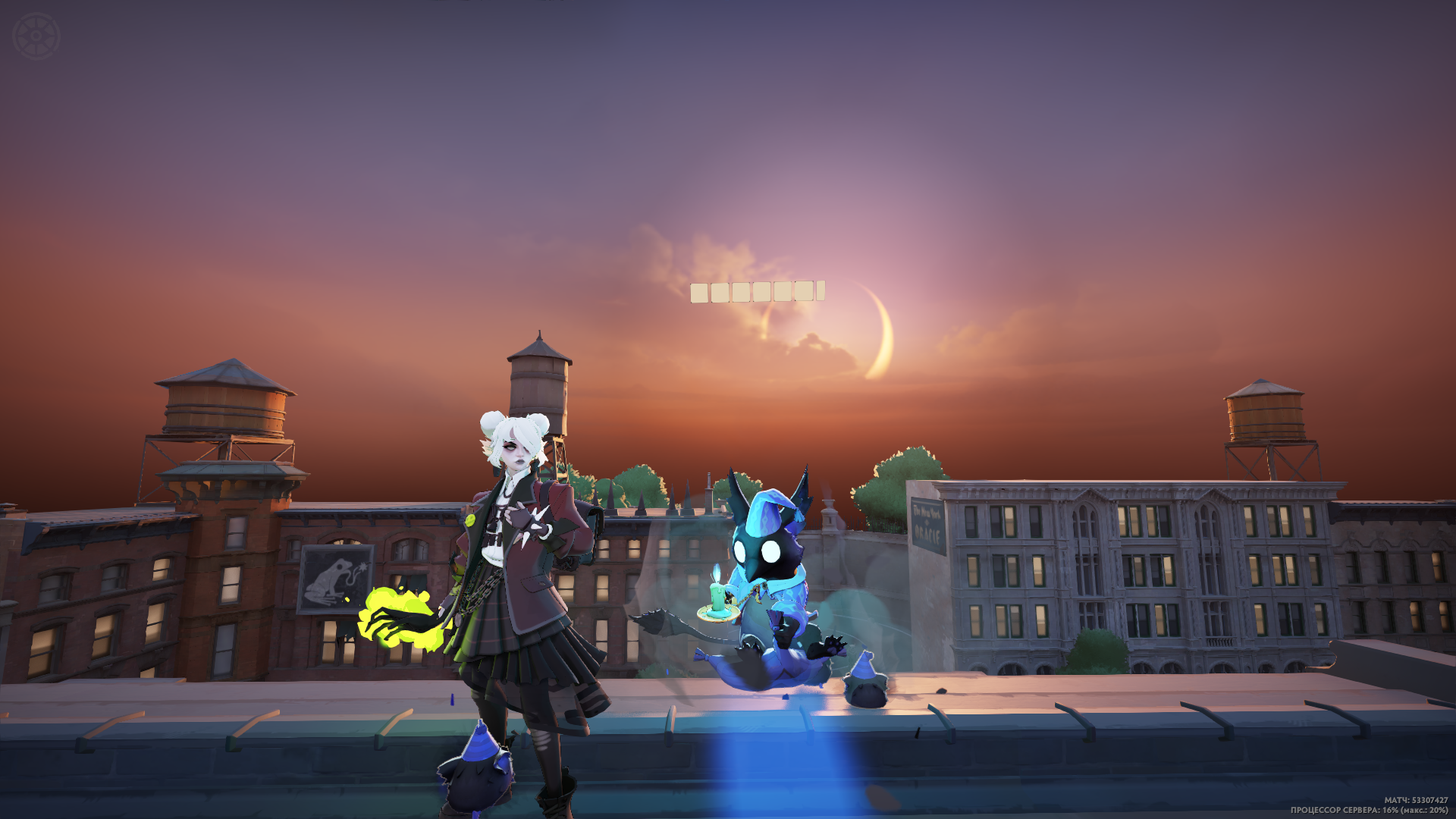
Task: Select the fourth empty item slot
Action: pos(761,291)
